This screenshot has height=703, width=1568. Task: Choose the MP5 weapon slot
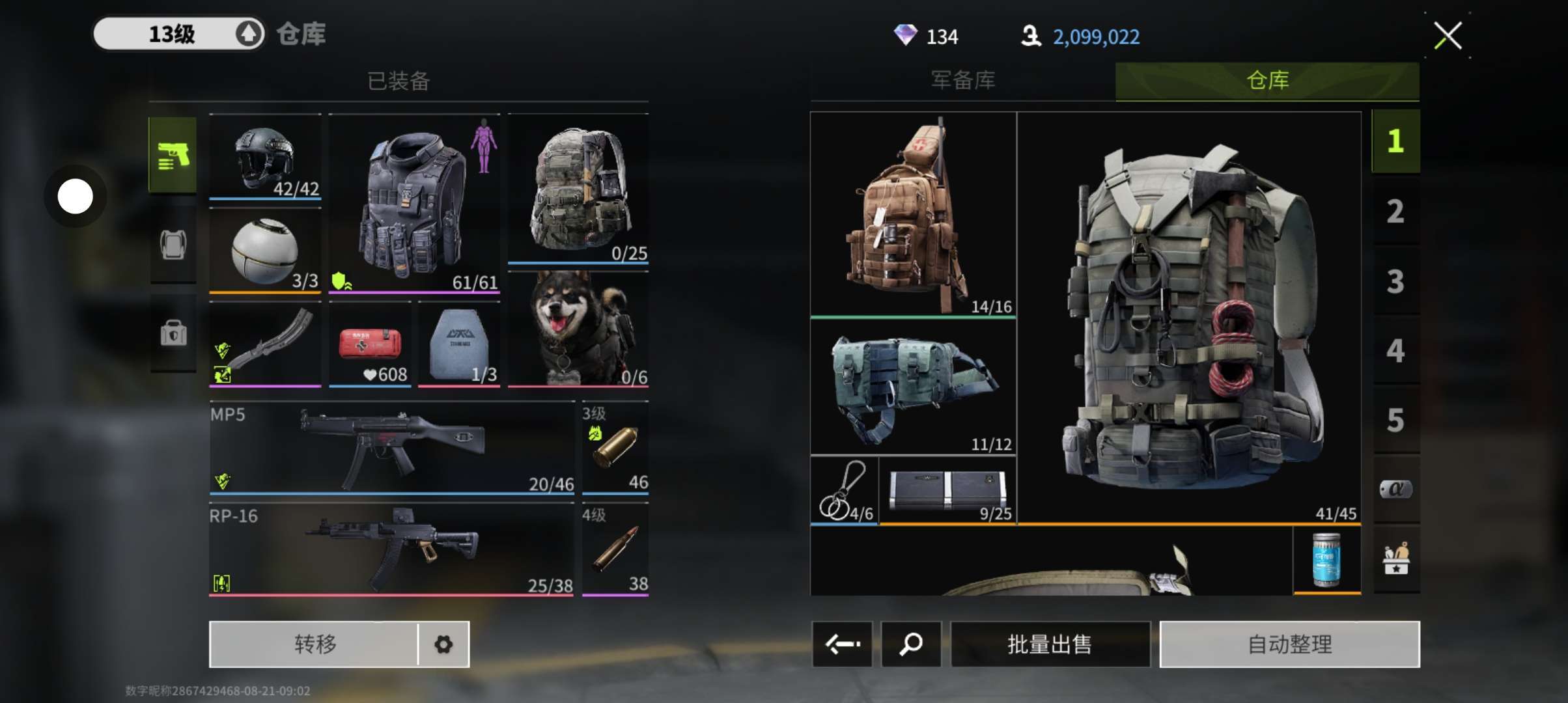(391, 449)
